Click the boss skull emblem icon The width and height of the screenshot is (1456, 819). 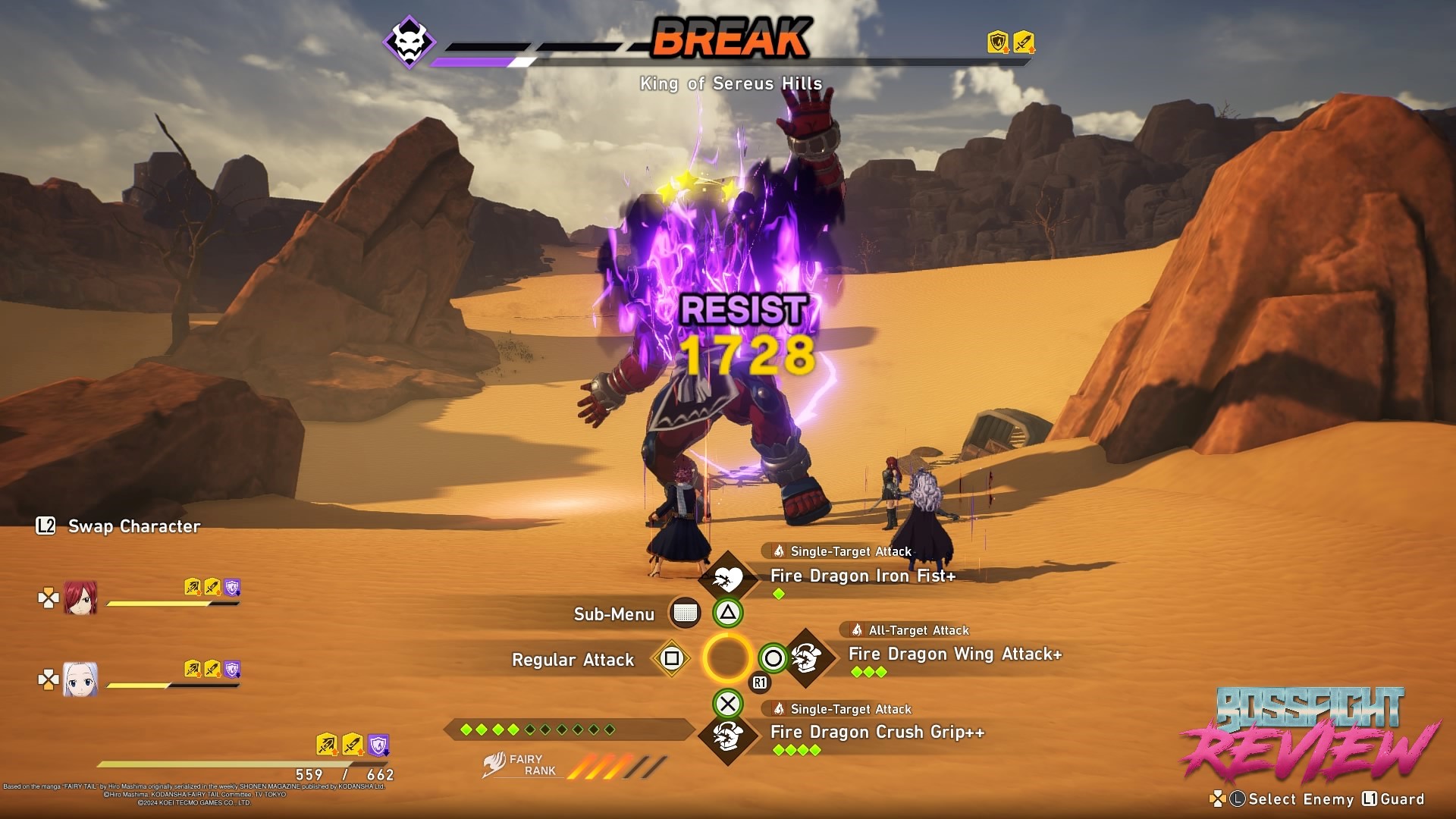409,42
